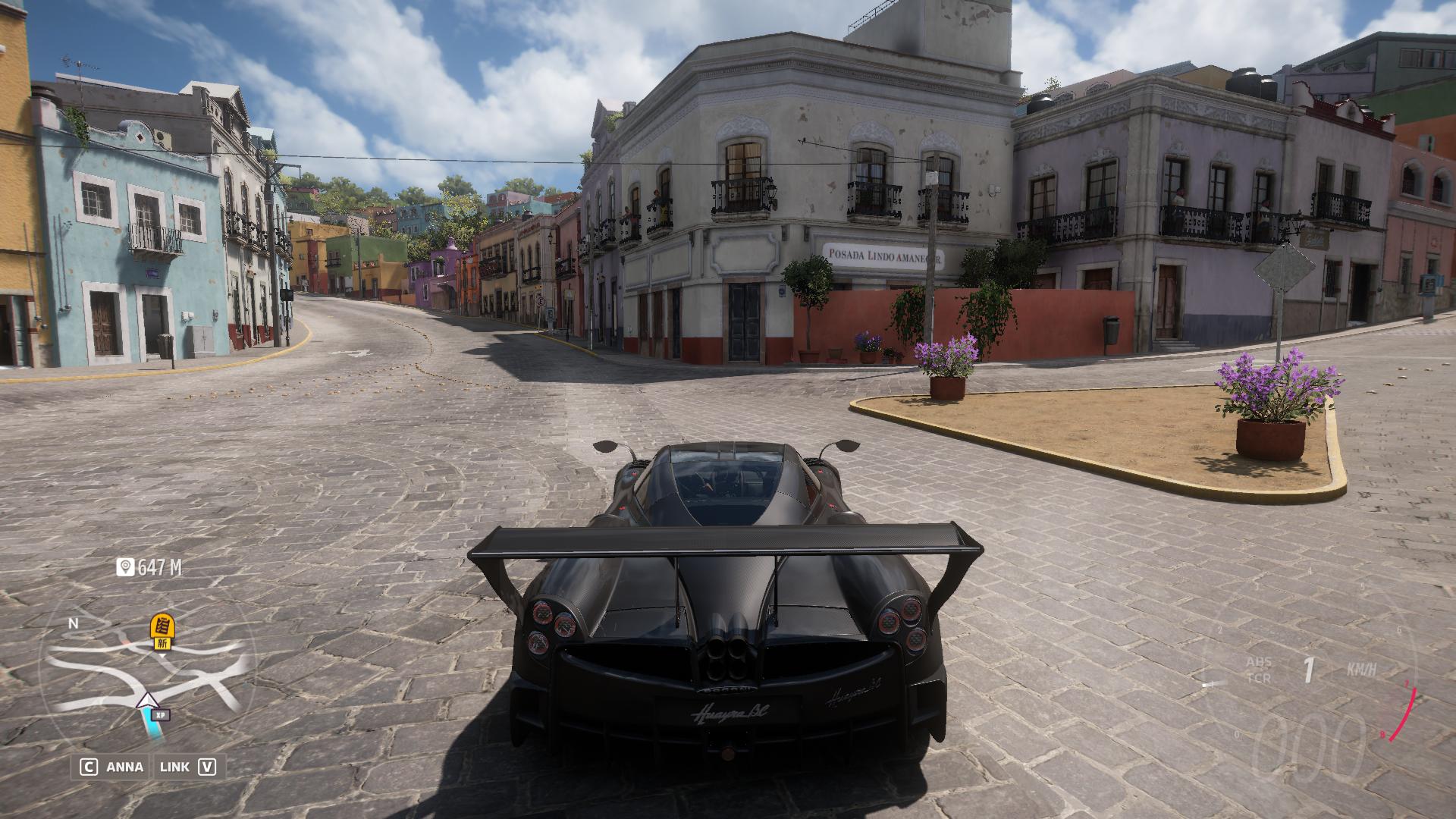Viewport: 1456px width, 819px height.
Task: Select the white player arrow on minimap
Action: click(146, 701)
